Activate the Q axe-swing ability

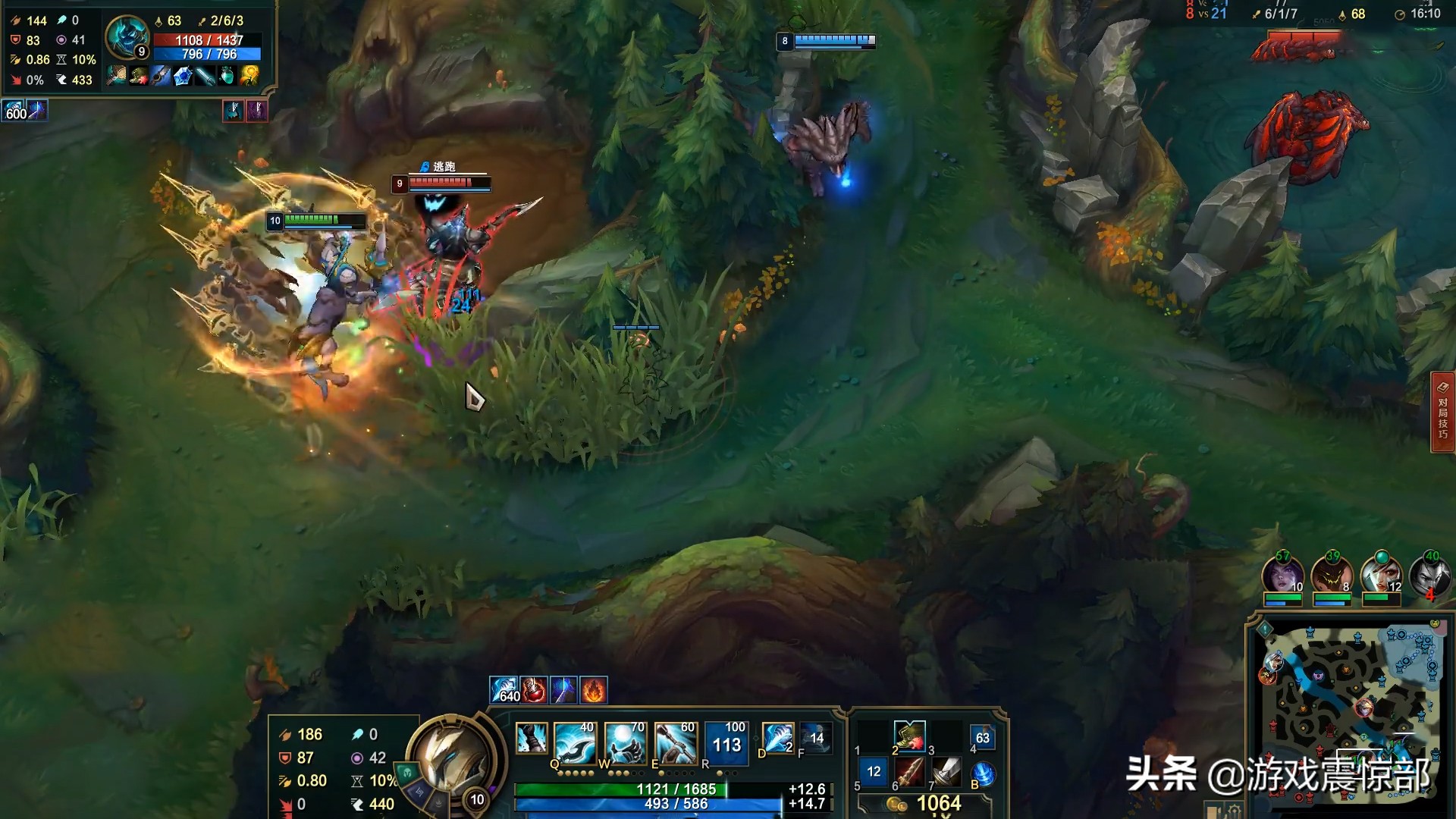coord(576,741)
